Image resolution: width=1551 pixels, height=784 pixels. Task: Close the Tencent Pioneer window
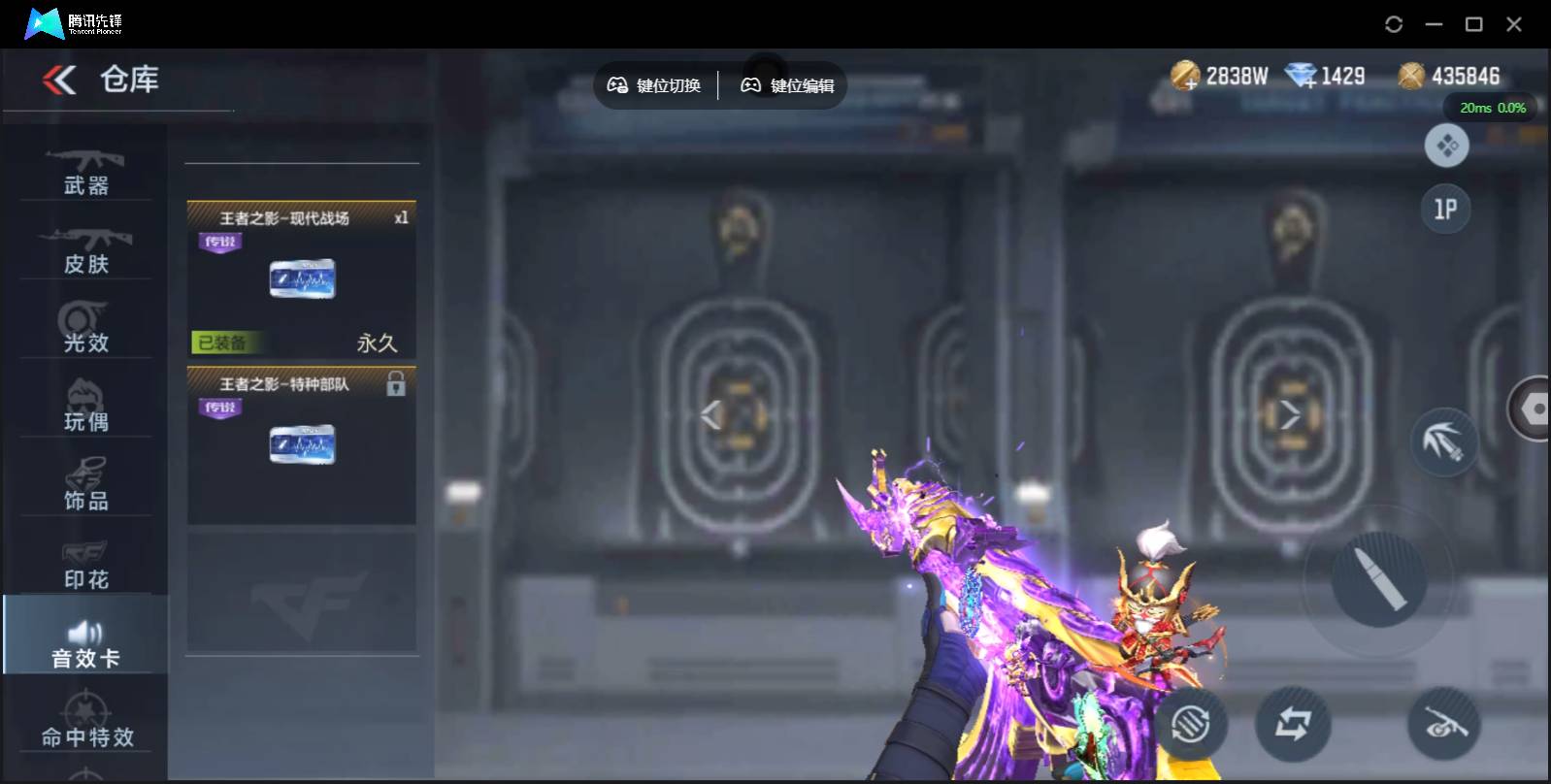coord(1513,24)
